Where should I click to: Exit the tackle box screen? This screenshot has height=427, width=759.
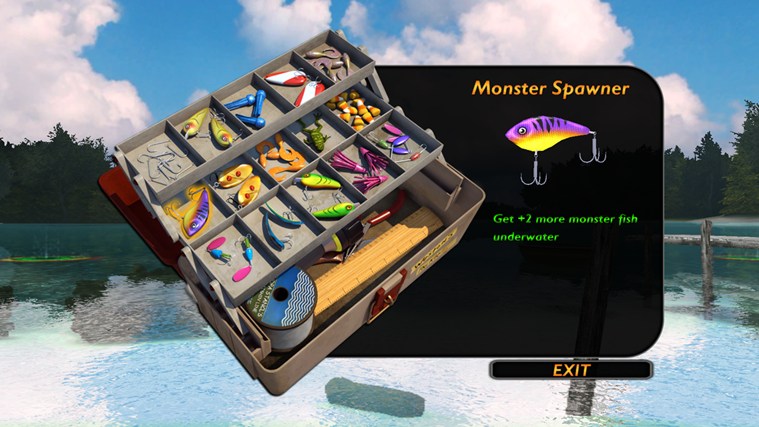tap(571, 370)
